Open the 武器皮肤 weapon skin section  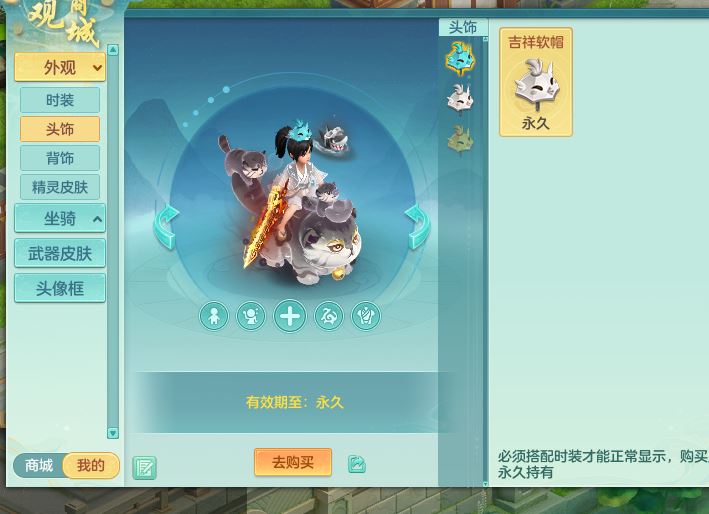coord(60,254)
